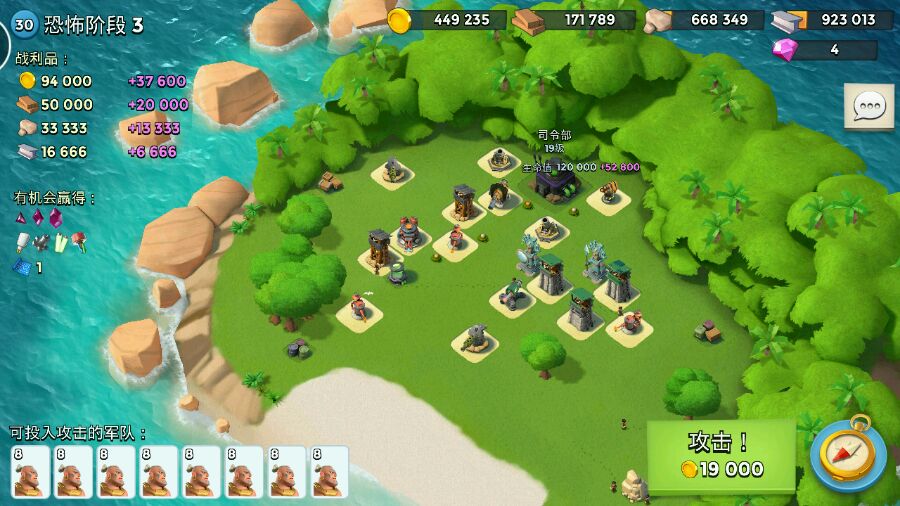
Task: Open the chat speech bubble
Action: point(868,106)
